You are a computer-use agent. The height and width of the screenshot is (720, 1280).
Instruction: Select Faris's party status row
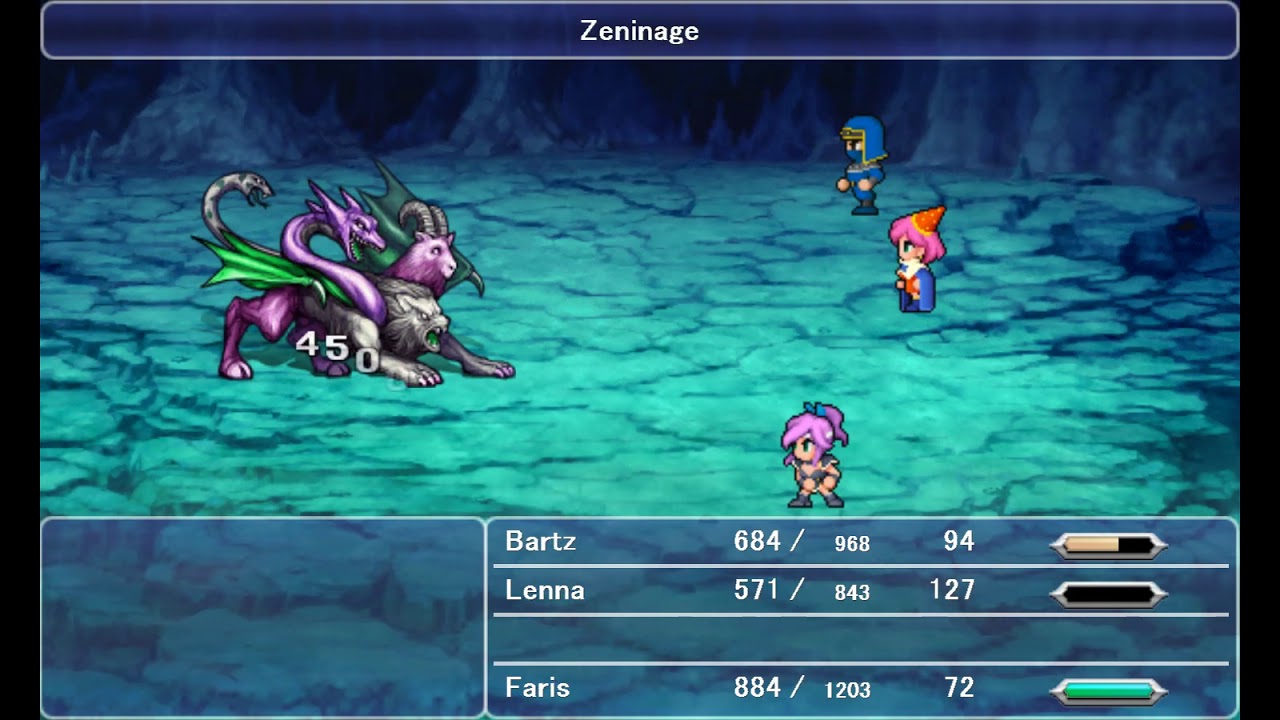[x=860, y=689]
